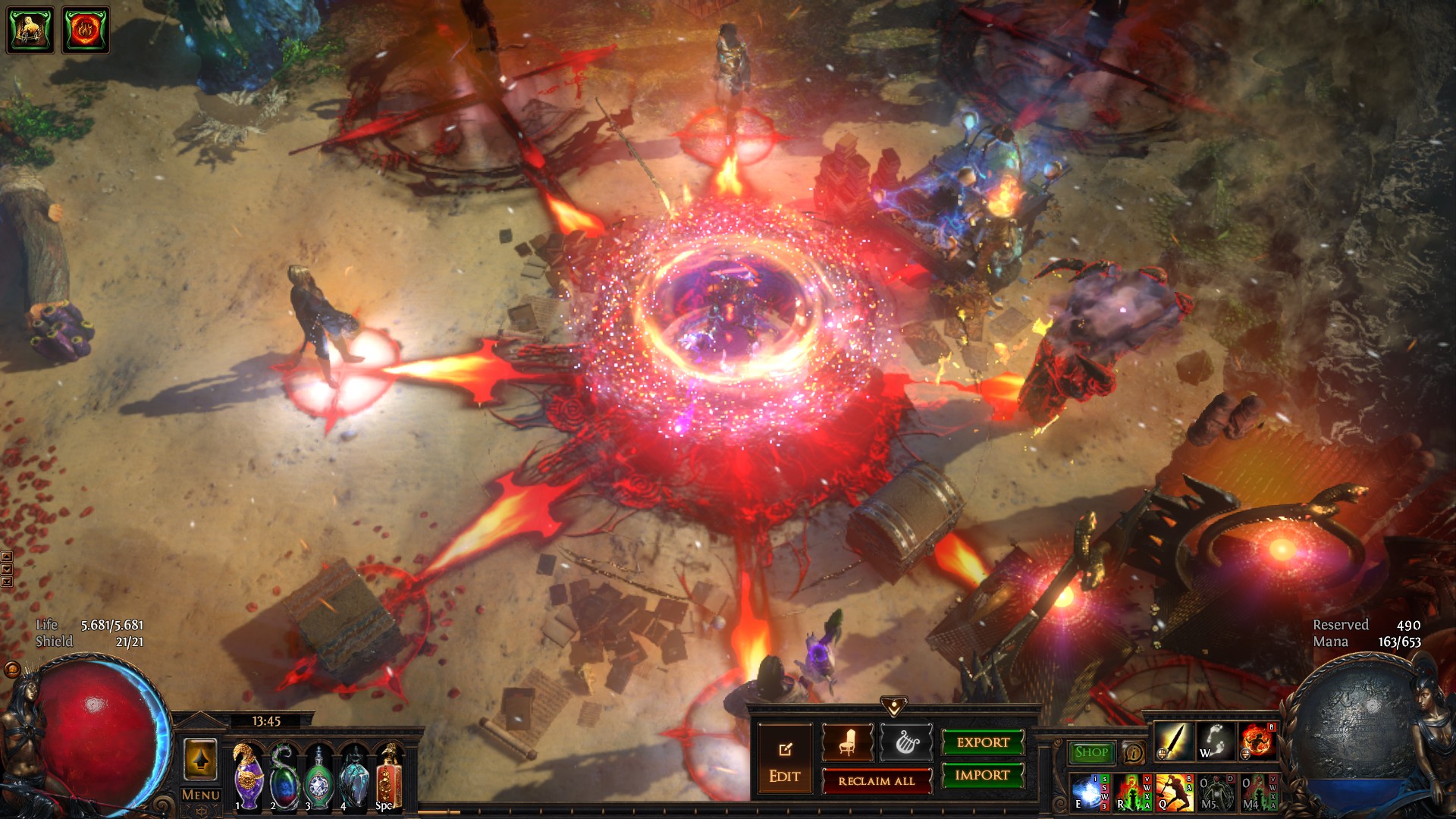Image resolution: width=1456 pixels, height=819 pixels.
Task: Open hideout Edit mode
Action: pyautogui.click(x=784, y=759)
